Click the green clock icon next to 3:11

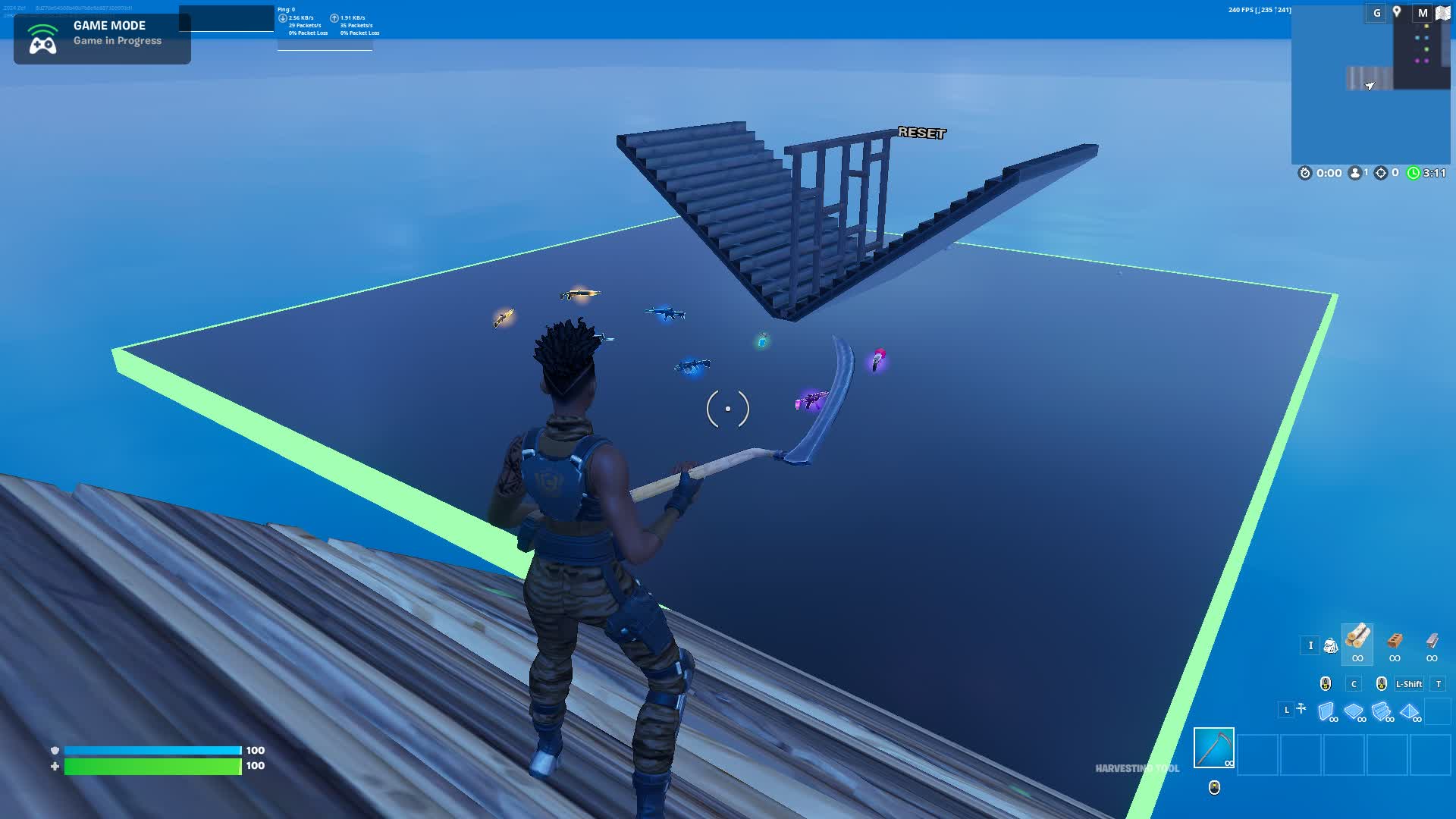[x=1414, y=172]
